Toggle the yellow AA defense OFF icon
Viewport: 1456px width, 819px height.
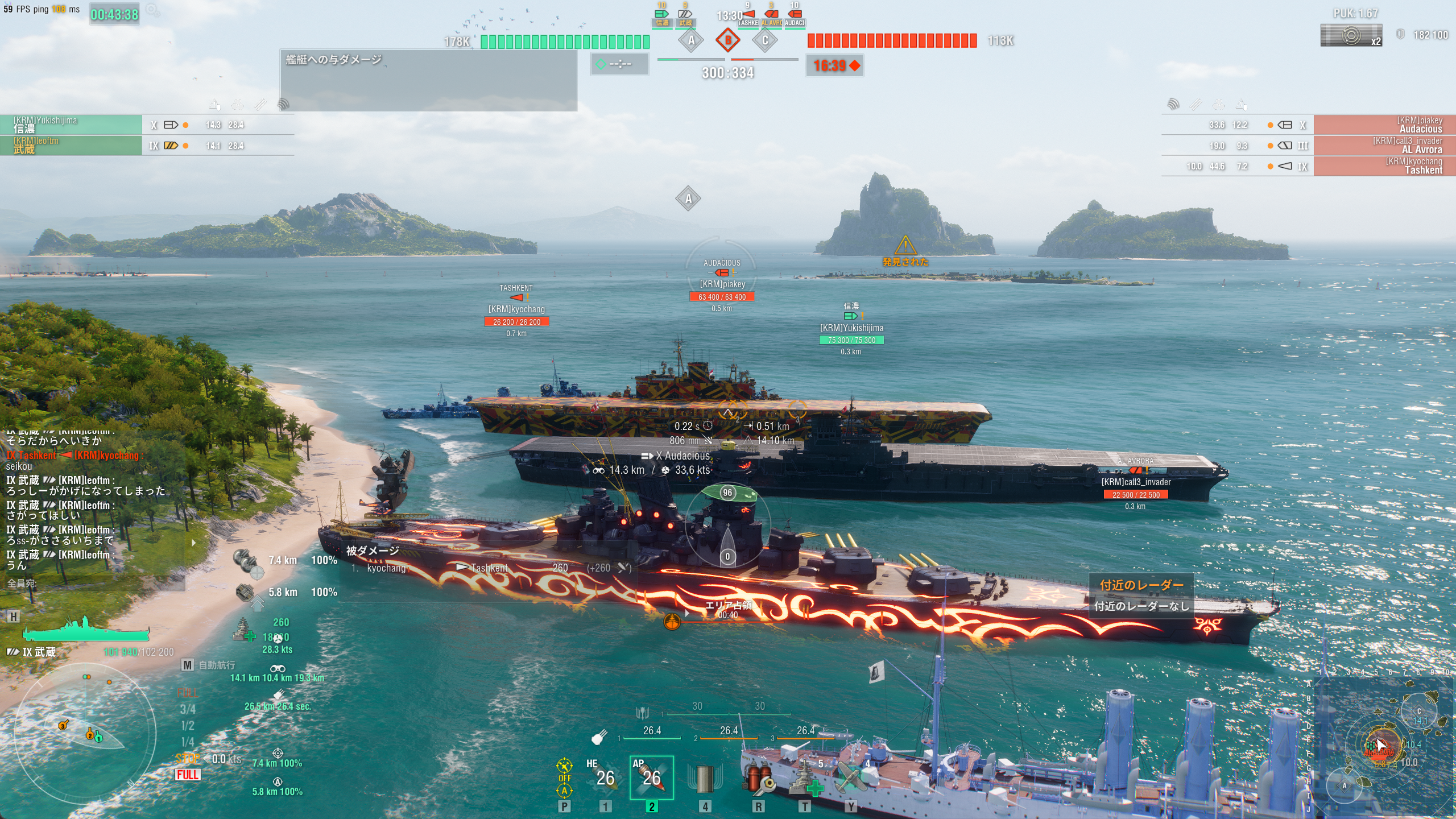pos(564,777)
